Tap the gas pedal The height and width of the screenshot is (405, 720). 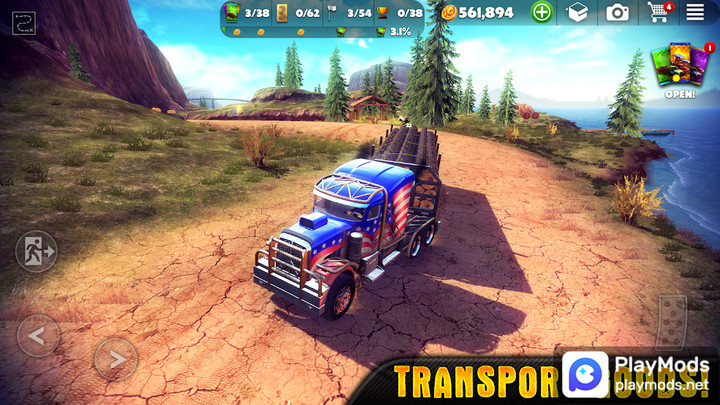tap(672, 318)
